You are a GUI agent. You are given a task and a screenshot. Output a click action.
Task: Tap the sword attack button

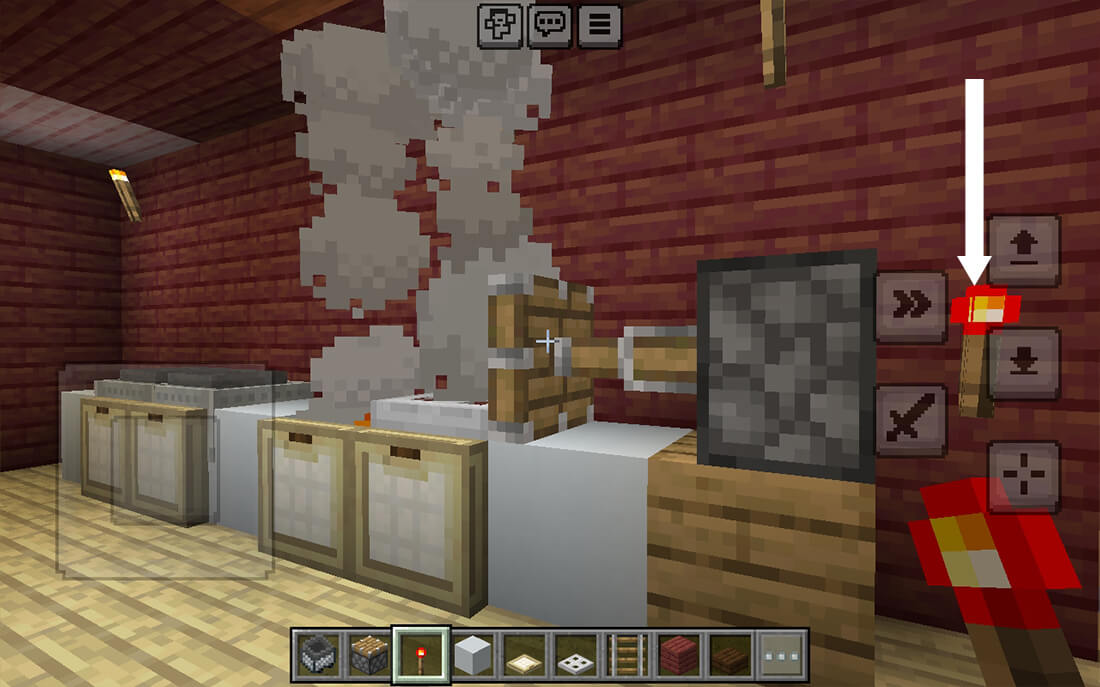click(910, 420)
